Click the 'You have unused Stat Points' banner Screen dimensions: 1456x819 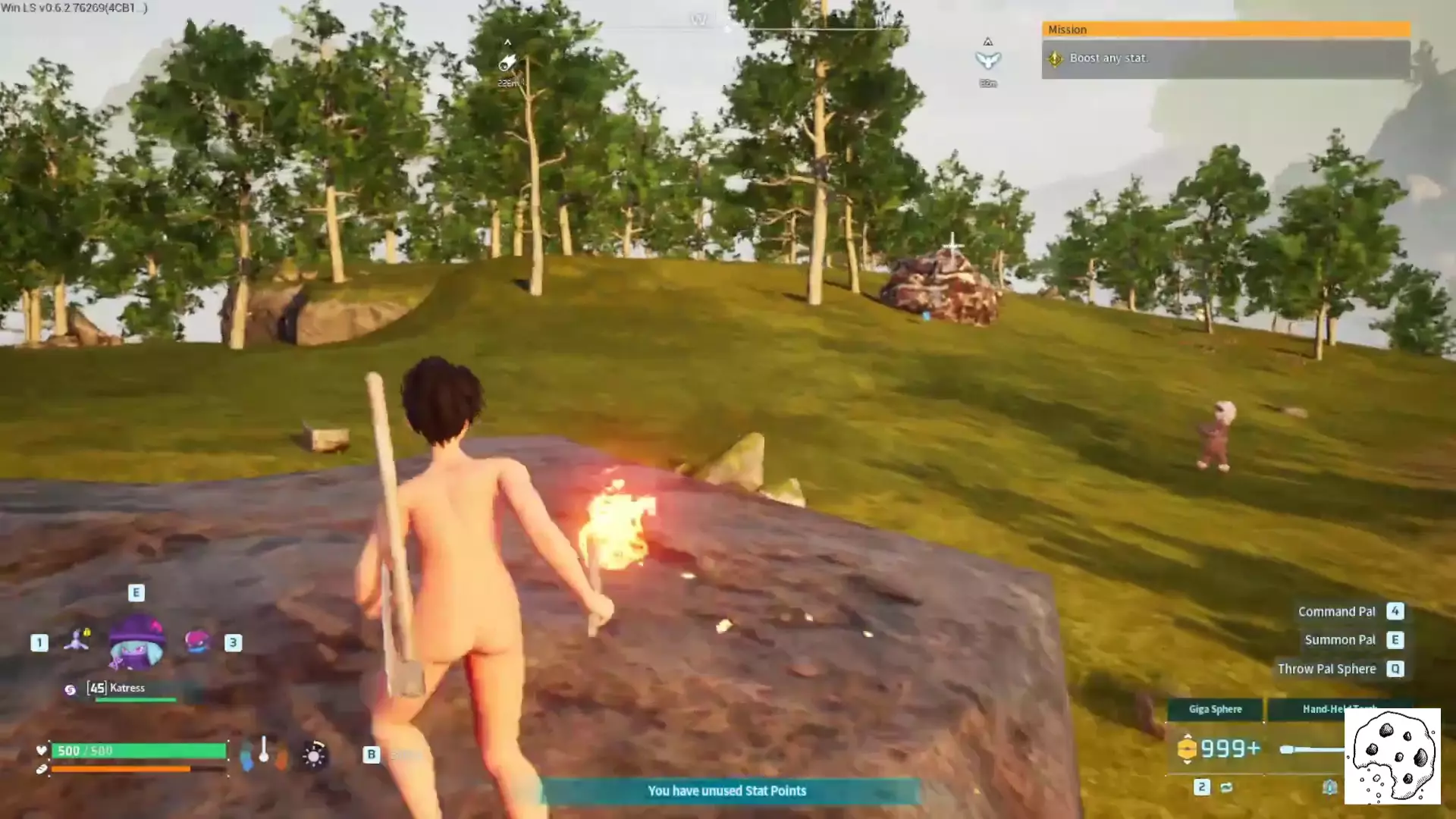[726, 791]
